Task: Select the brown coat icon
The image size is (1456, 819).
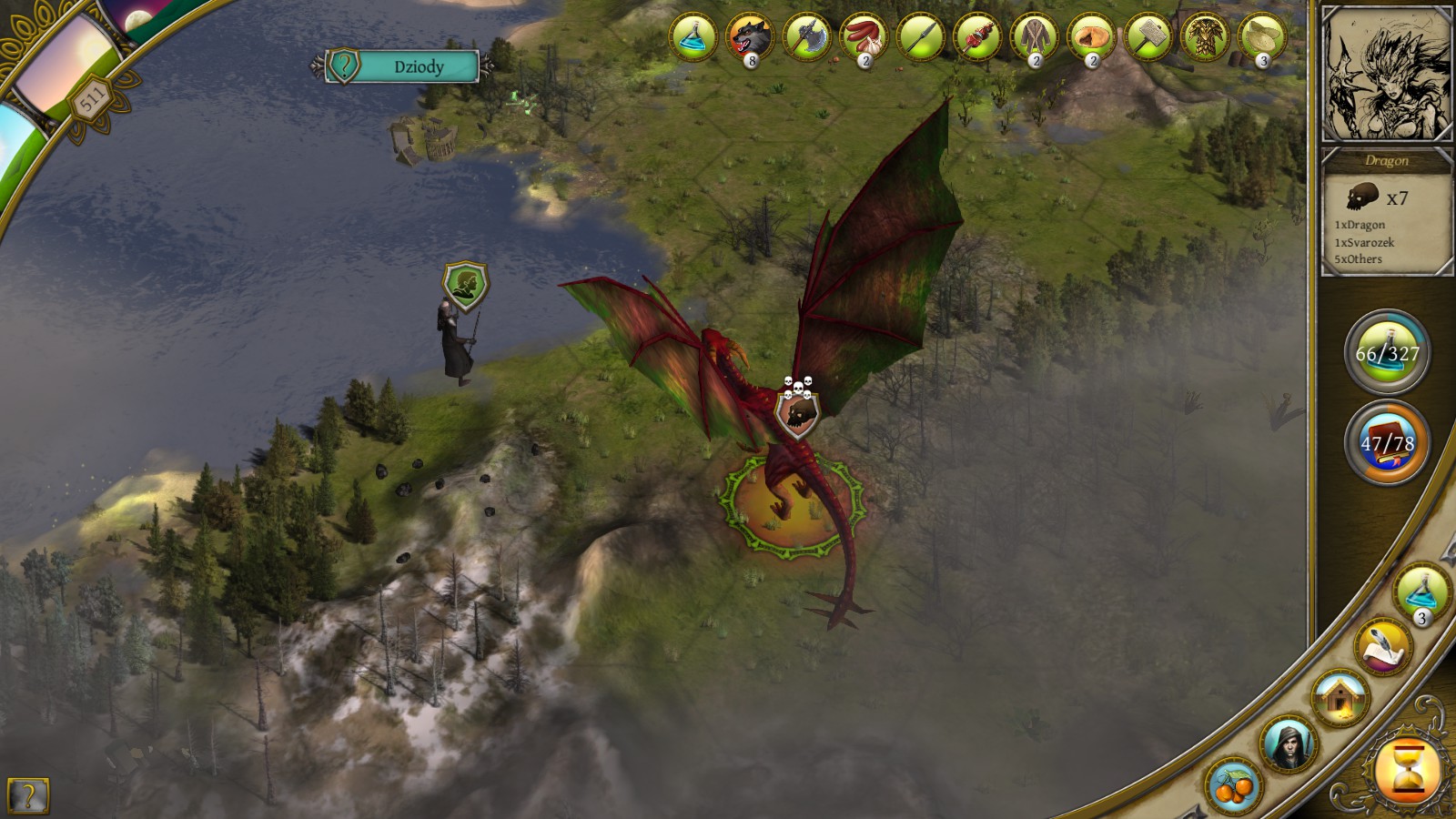Action: click(x=1034, y=38)
